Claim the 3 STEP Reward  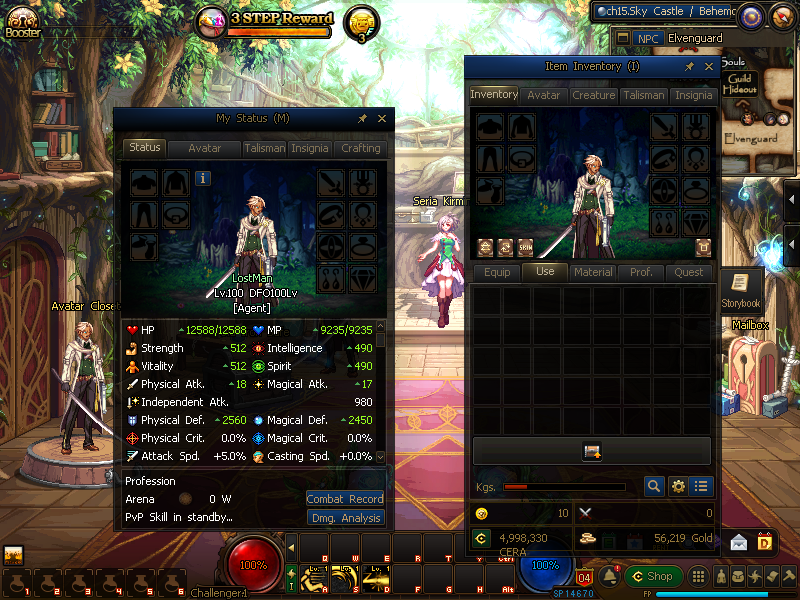[279, 20]
